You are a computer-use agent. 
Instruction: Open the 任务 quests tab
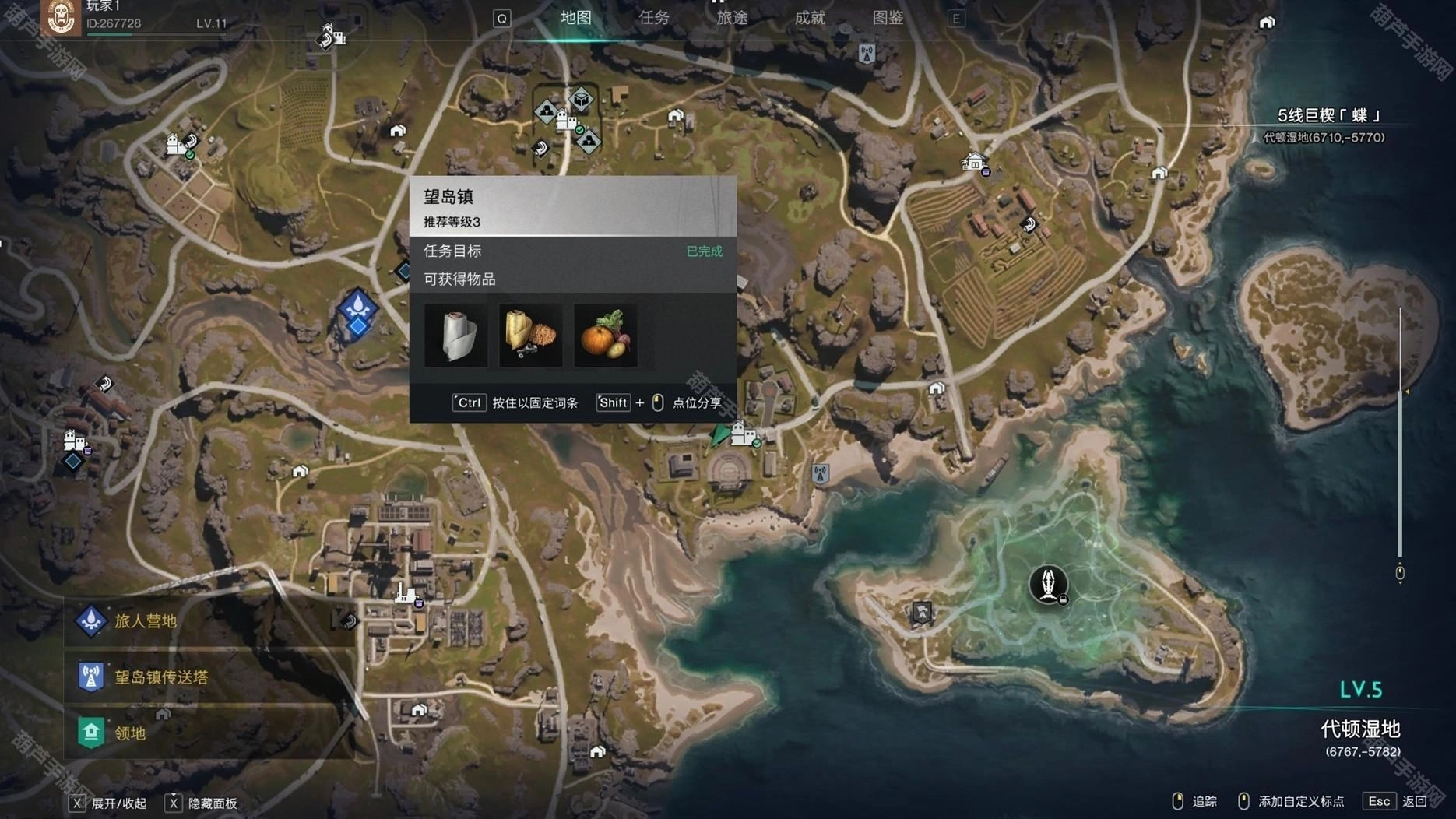(654, 18)
